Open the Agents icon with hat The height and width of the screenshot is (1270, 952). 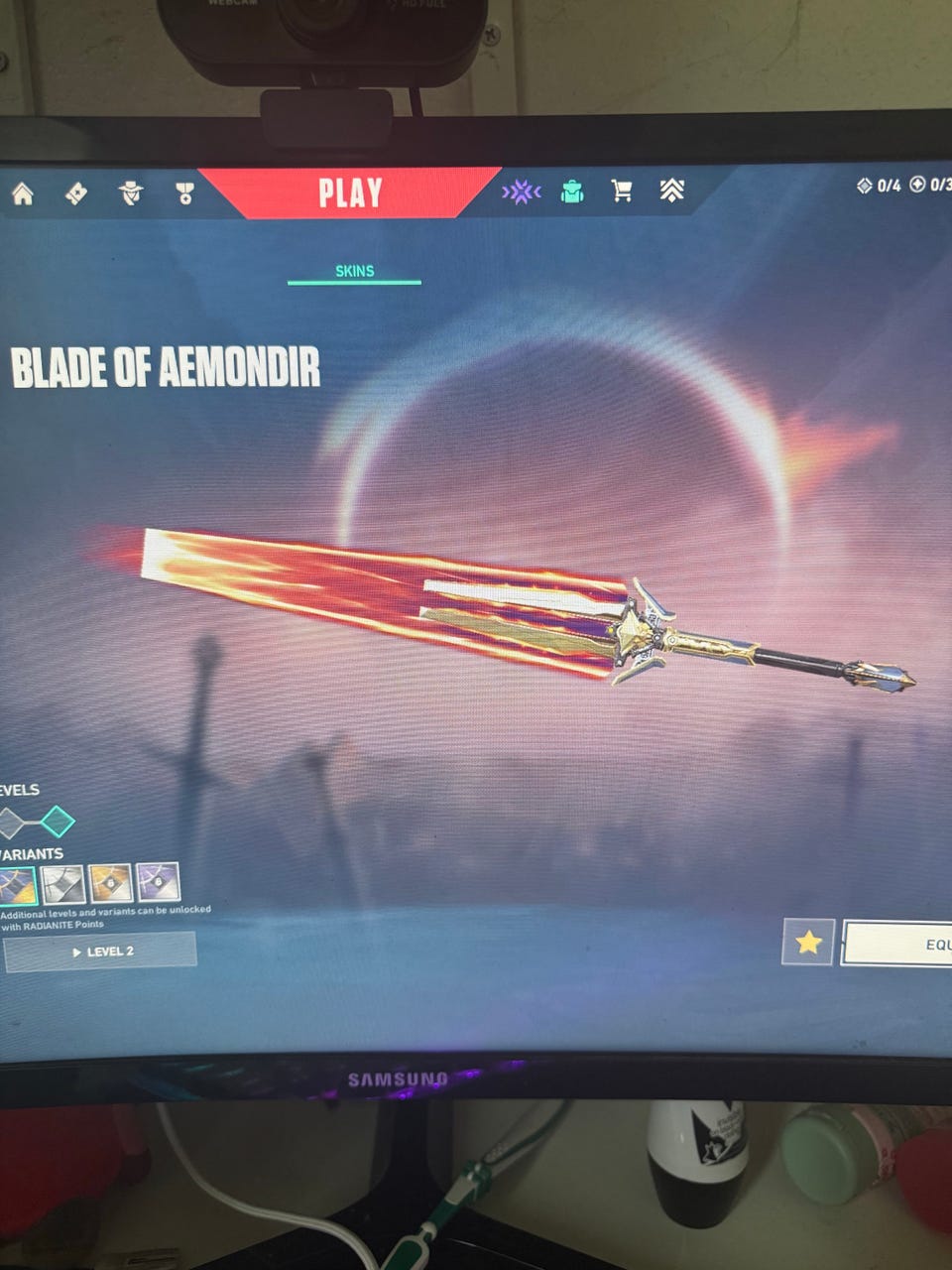click(x=131, y=193)
